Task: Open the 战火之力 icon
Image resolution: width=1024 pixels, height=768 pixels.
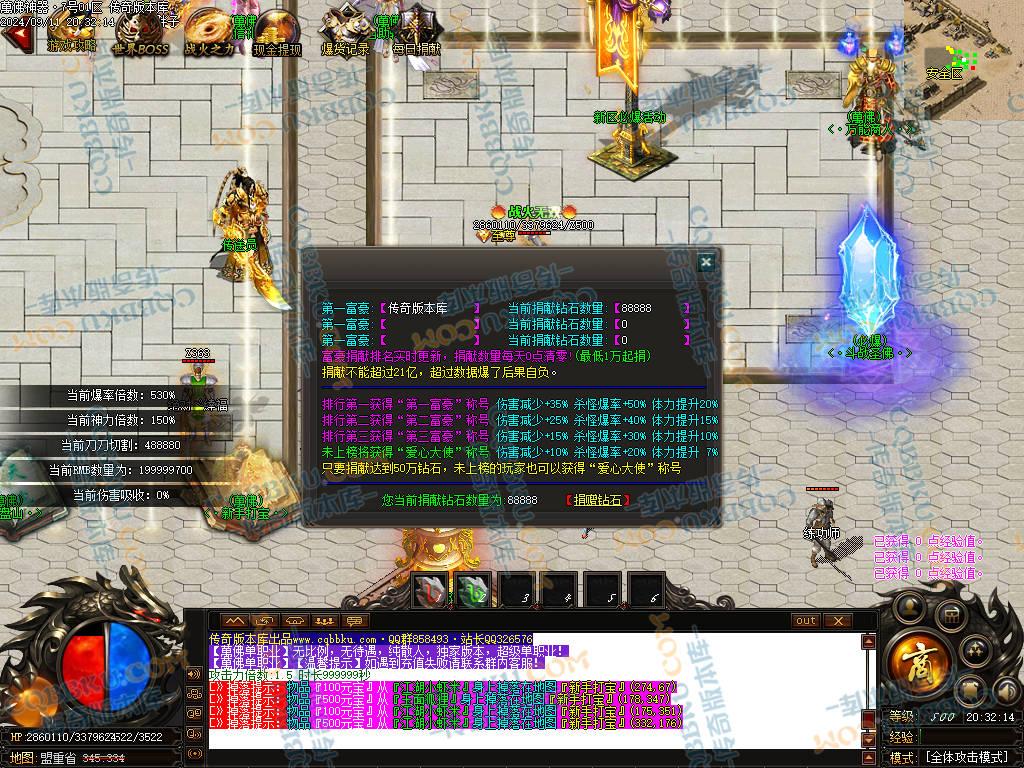Action: pos(209,32)
